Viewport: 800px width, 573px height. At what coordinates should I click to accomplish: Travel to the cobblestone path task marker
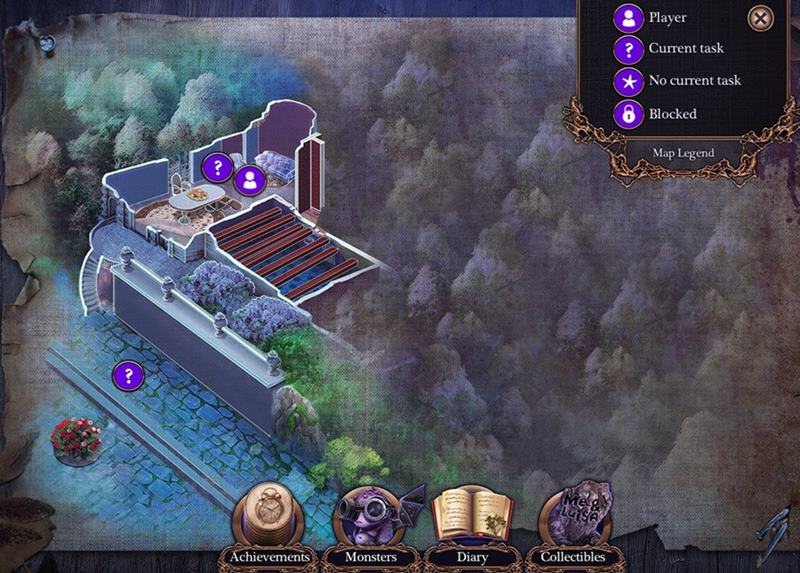pyautogui.click(x=127, y=376)
